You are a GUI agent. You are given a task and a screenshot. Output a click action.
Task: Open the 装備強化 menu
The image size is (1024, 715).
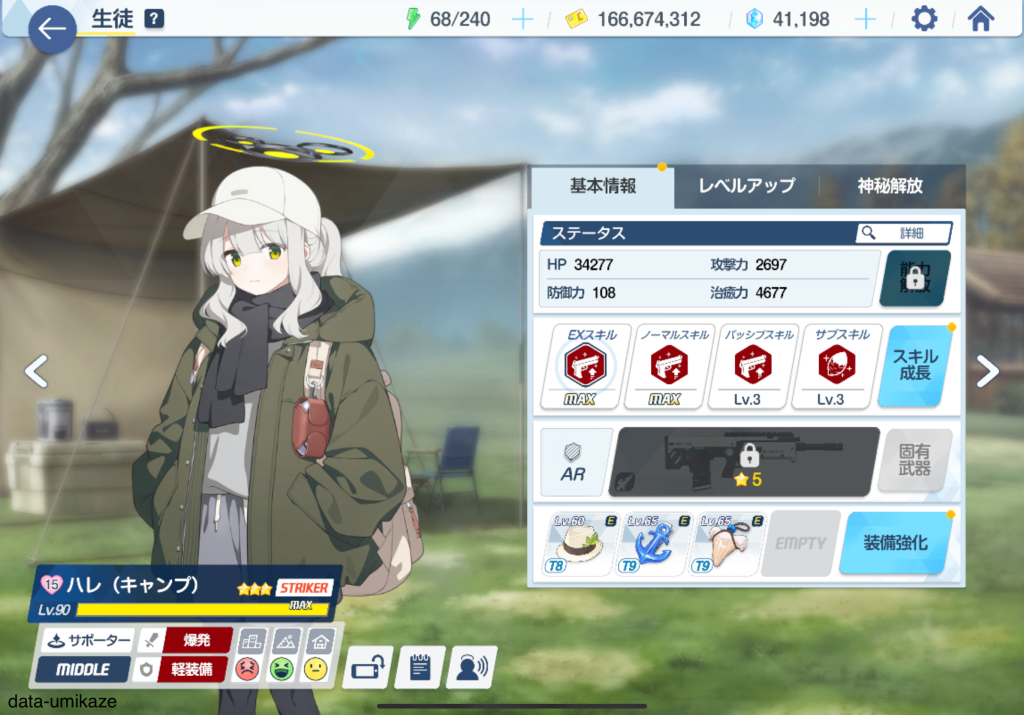pos(895,543)
